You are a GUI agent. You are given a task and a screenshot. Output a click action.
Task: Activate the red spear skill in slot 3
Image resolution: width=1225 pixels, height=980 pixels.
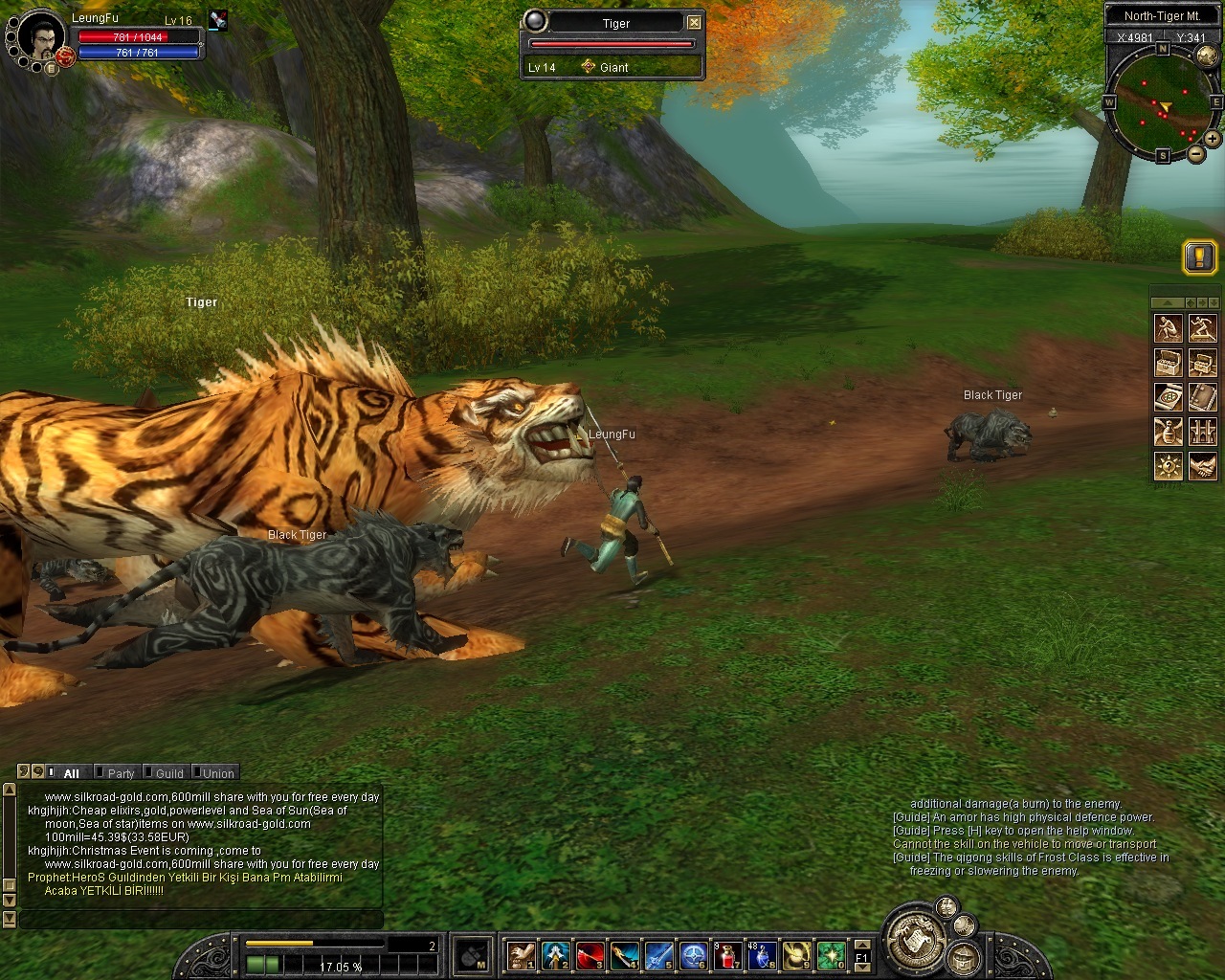tap(590, 954)
